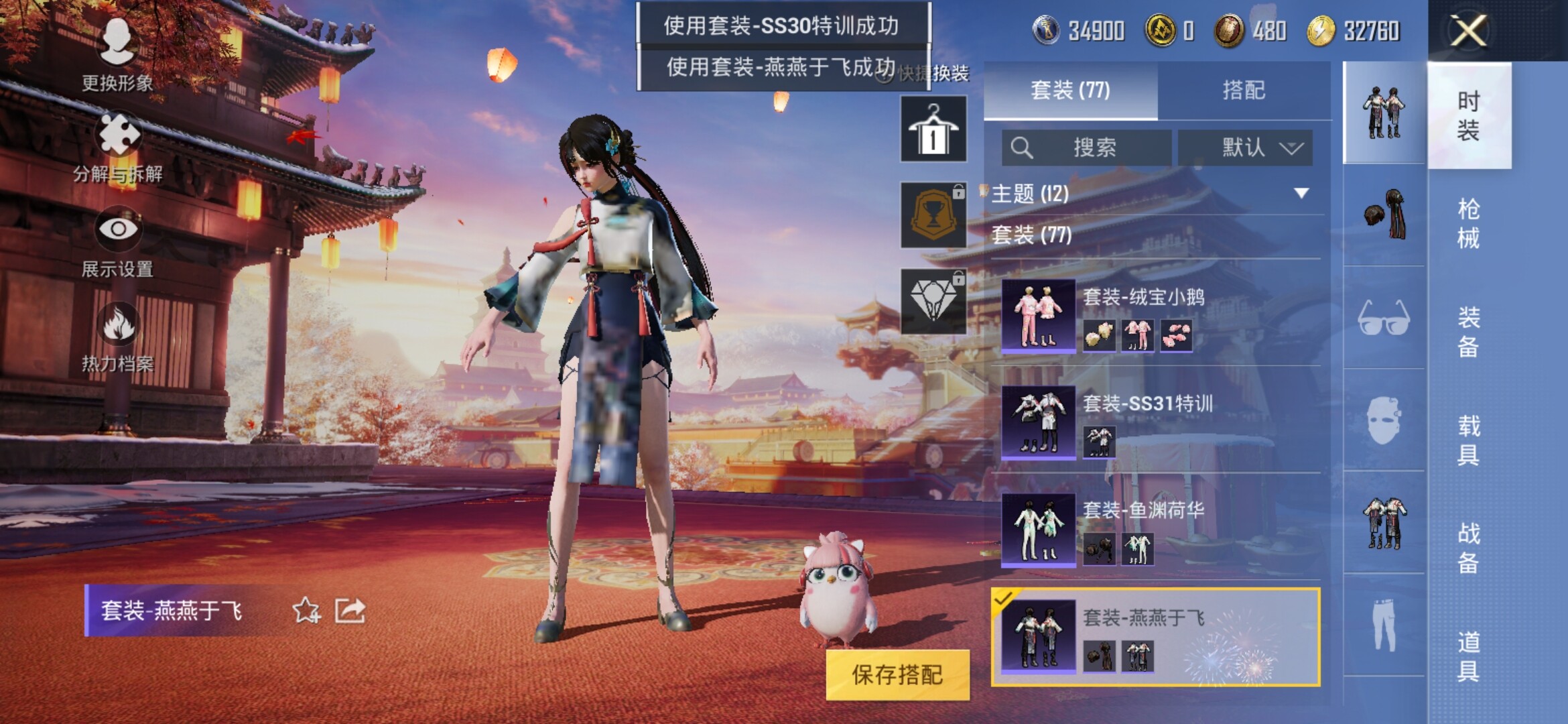Click the 保存搭配 save outfit button
This screenshot has height=724, width=1568.
(897, 674)
